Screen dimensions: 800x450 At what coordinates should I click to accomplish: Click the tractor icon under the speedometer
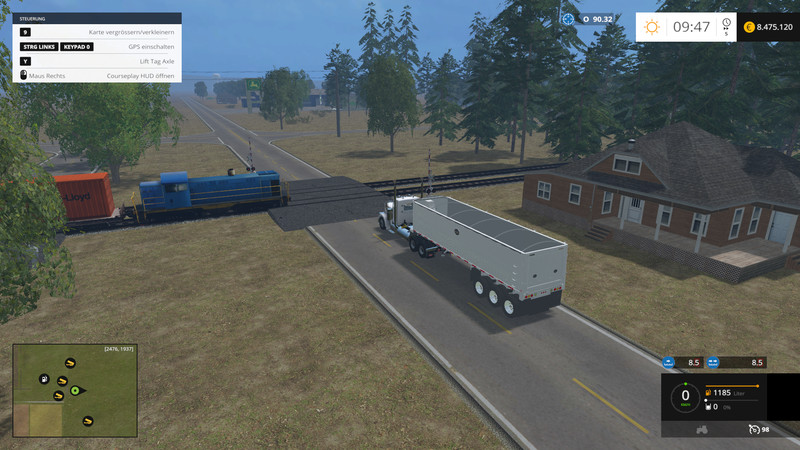tap(702, 429)
